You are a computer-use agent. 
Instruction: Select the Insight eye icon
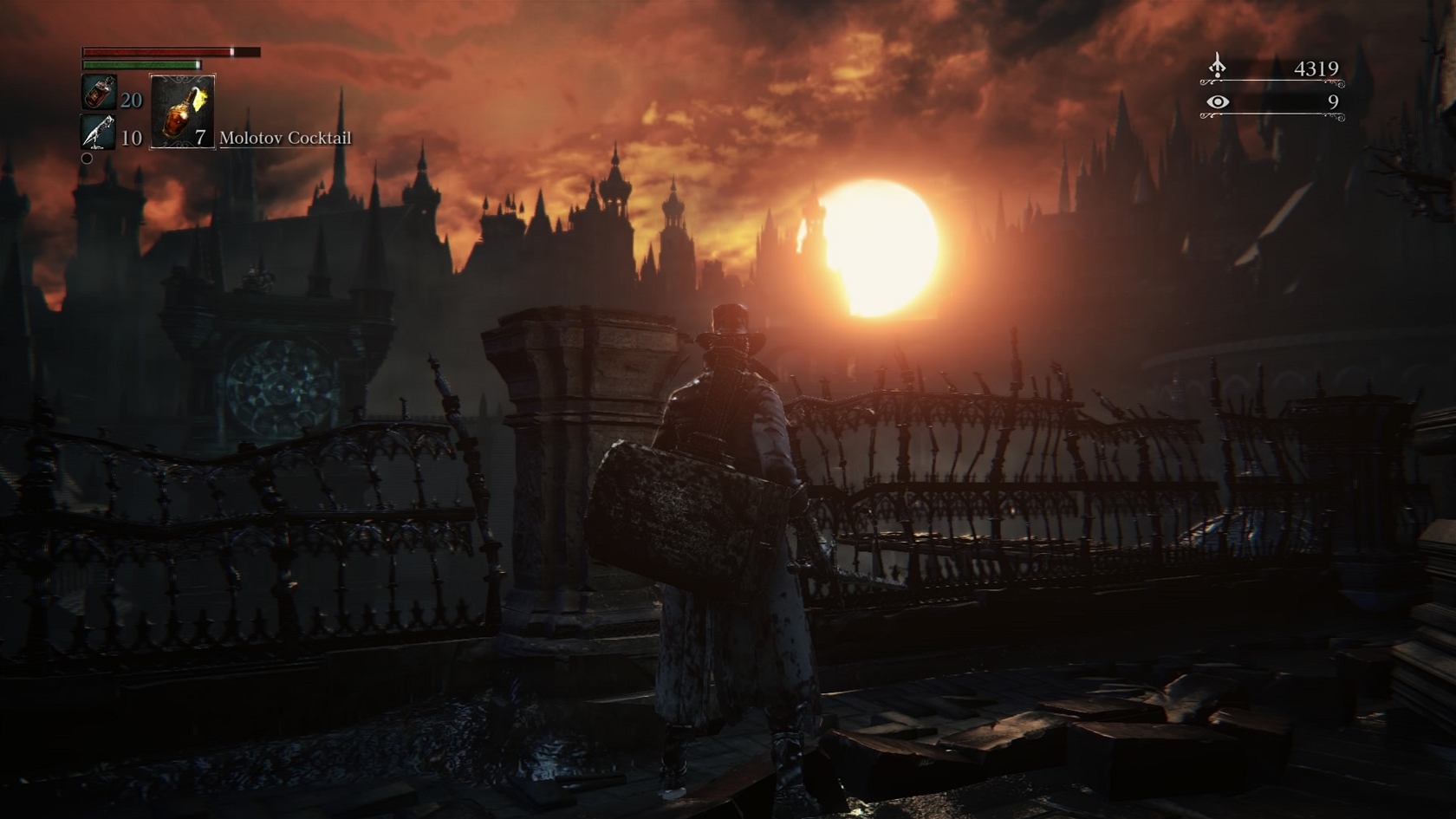[x=1218, y=102]
